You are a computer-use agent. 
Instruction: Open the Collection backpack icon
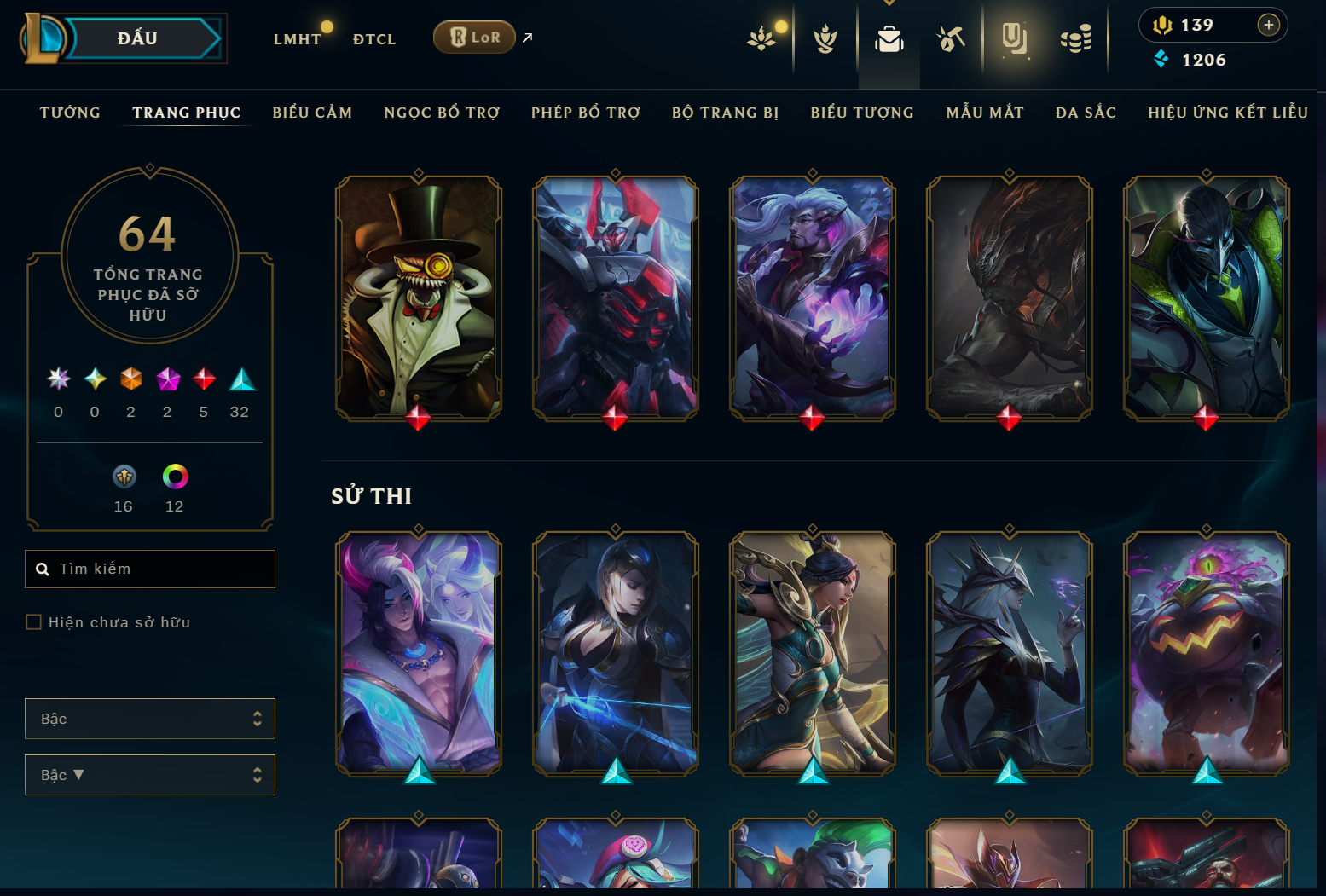(889, 38)
